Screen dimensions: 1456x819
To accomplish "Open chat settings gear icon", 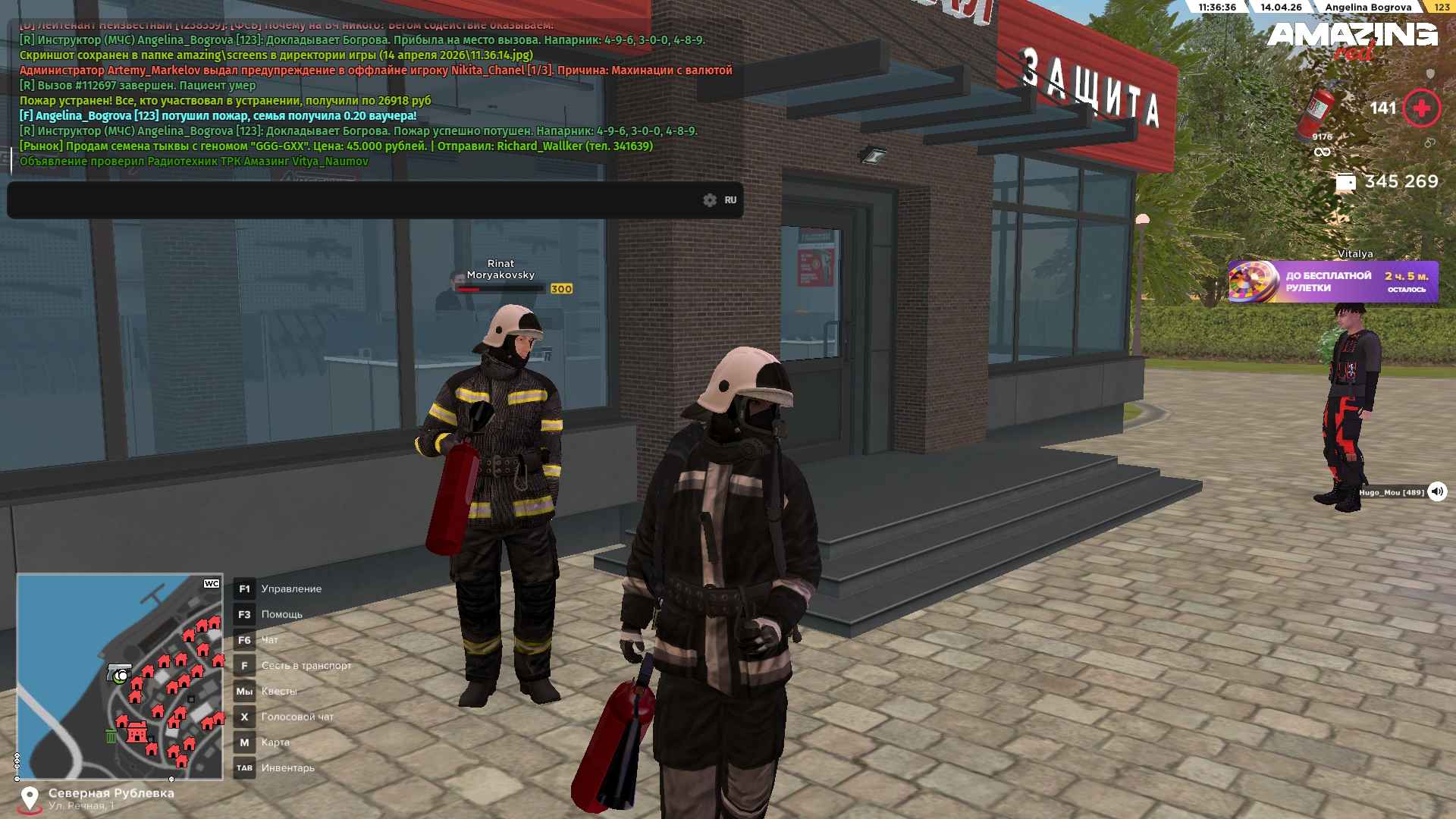I will pyautogui.click(x=710, y=200).
